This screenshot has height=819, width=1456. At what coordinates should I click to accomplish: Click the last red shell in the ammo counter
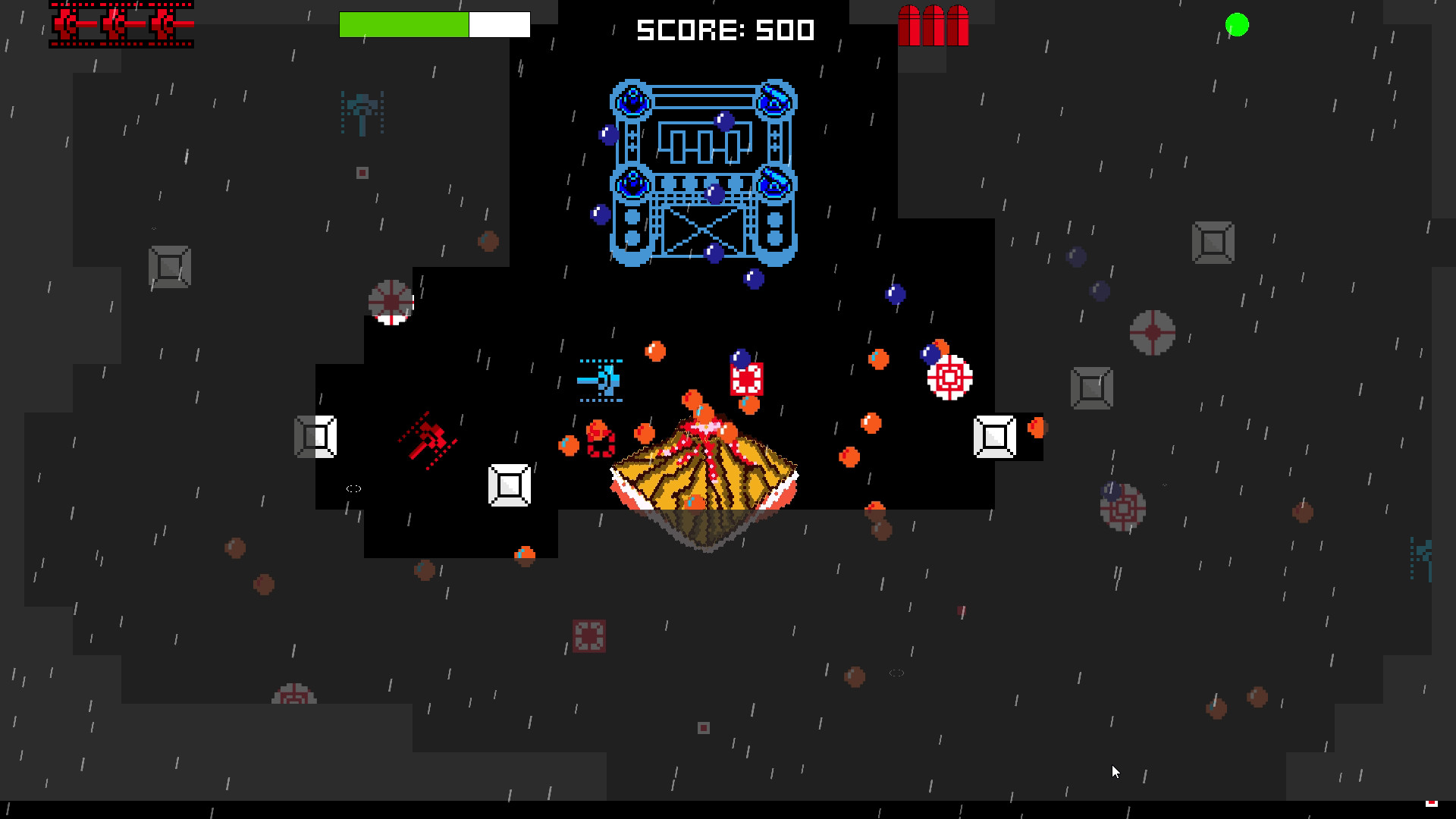coord(957,27)
